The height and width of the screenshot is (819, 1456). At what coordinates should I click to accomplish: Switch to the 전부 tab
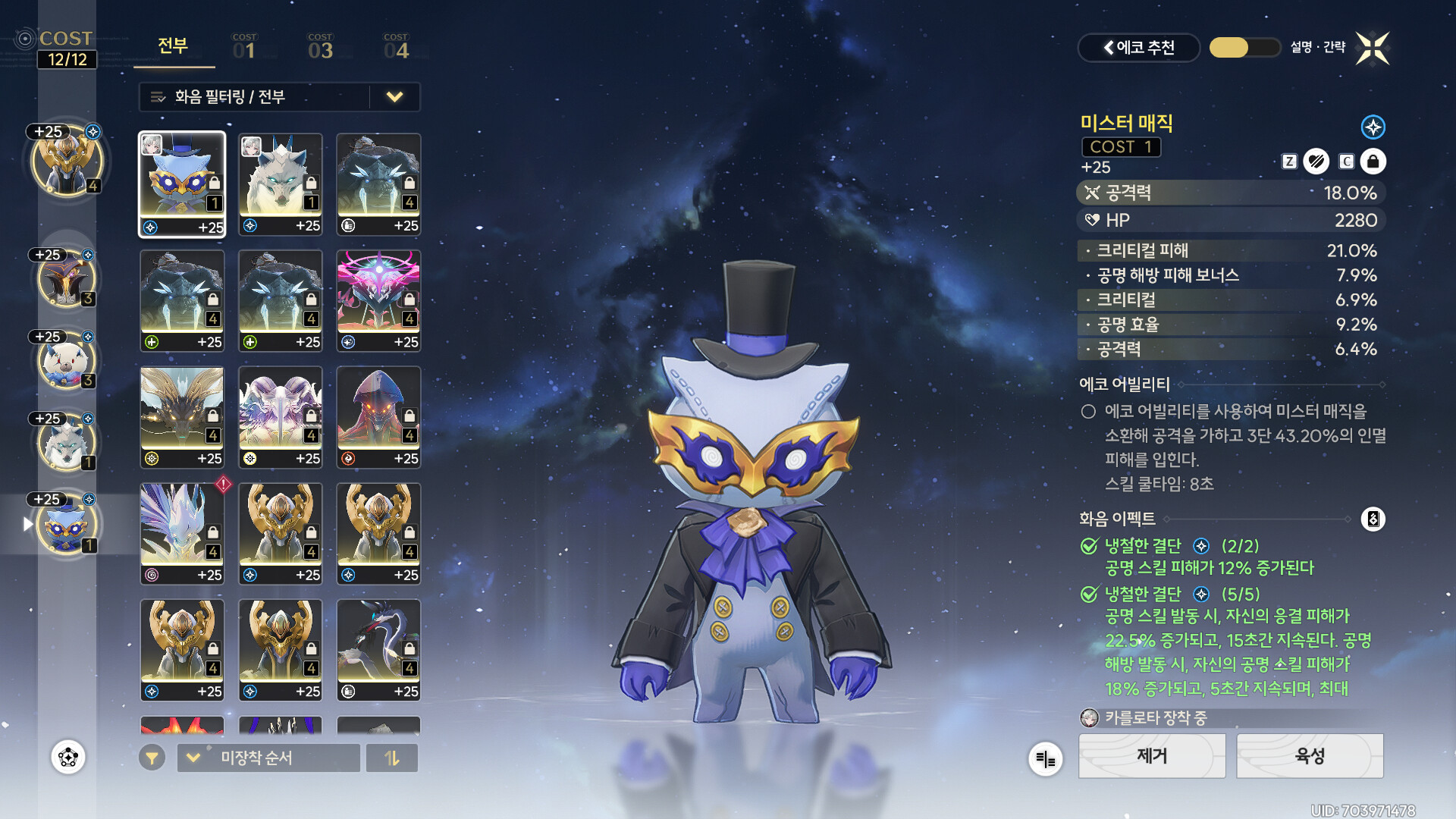coord(173,46)
